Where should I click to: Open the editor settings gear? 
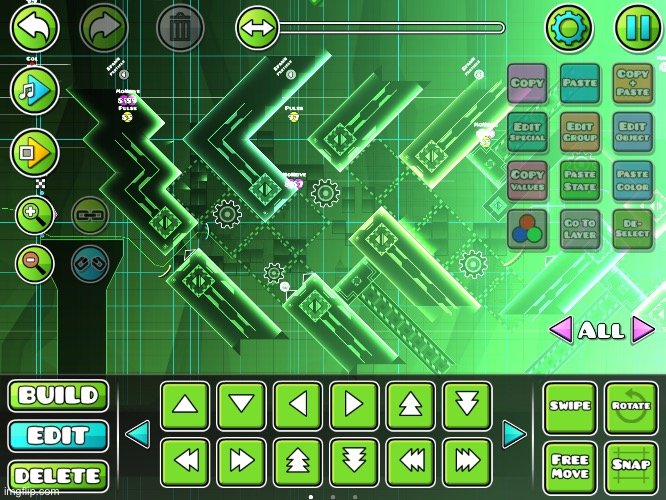568,28
